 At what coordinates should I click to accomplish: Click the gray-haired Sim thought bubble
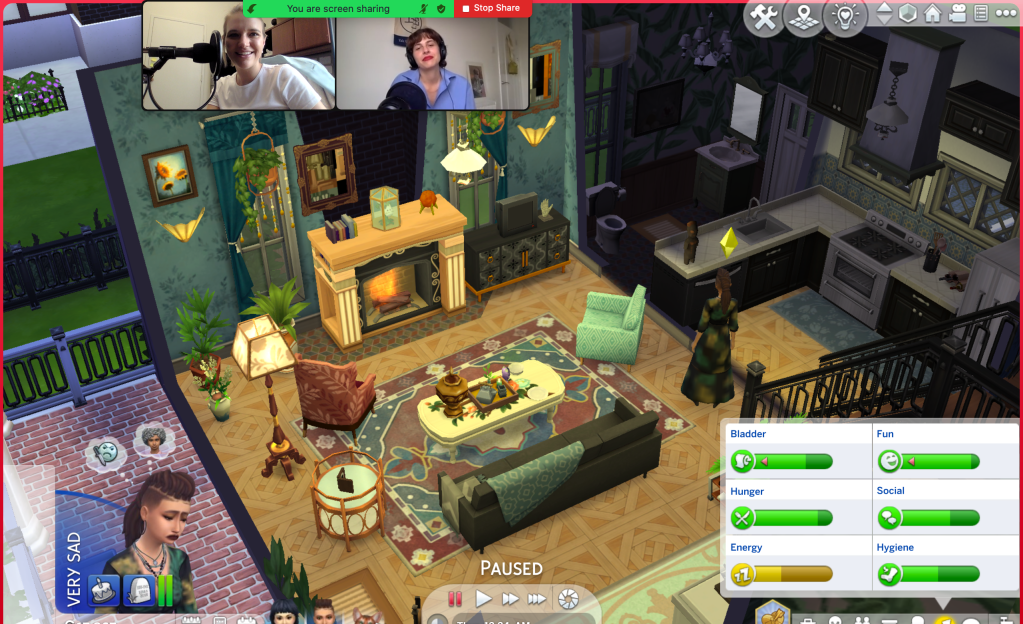149,439
